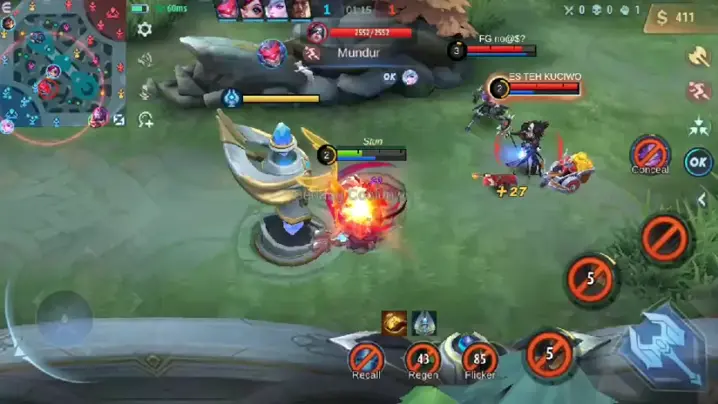Send the Retreat running-figure quick command

coord(699,92)
